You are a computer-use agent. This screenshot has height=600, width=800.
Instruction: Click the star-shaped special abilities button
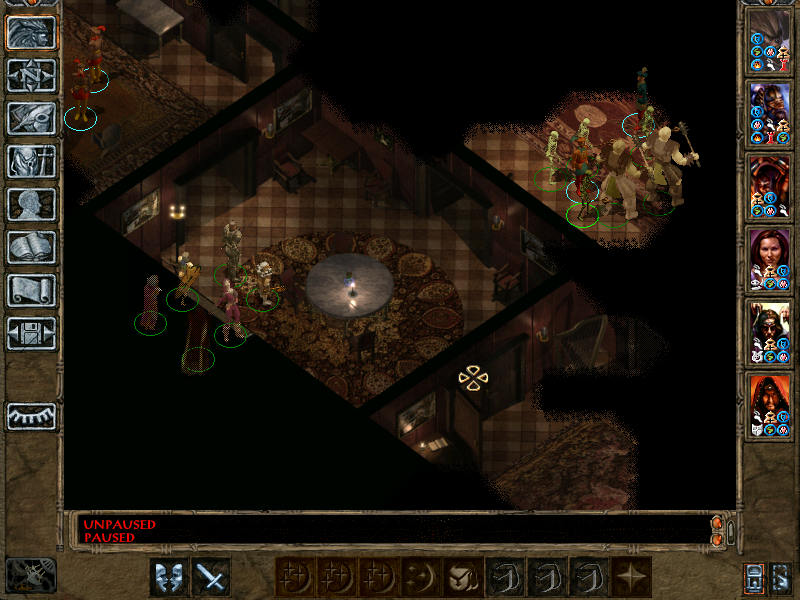631,577
